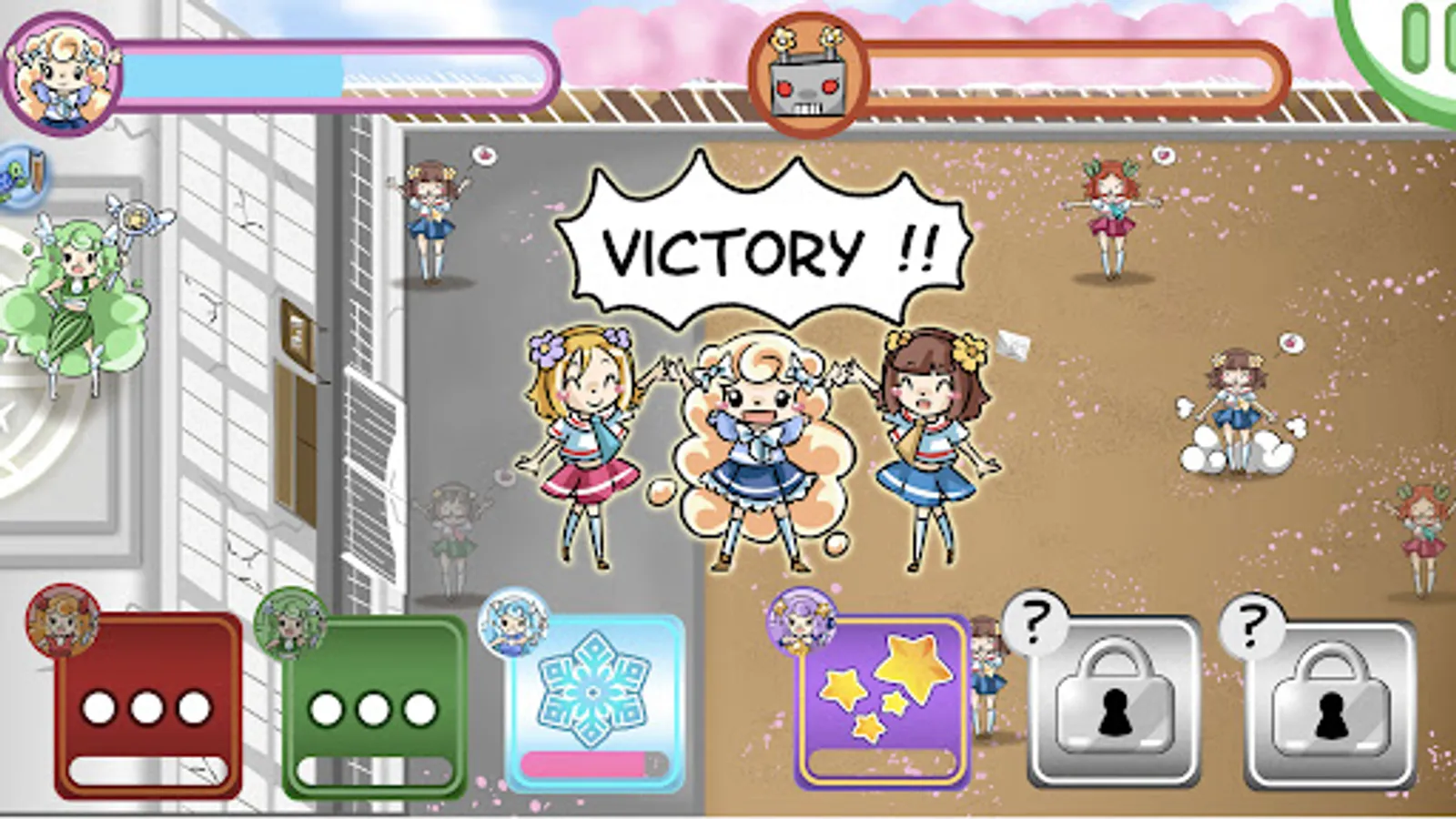Activate the green three-dot ammo card
Screen dimensions: 1456x819
(373, 704)
